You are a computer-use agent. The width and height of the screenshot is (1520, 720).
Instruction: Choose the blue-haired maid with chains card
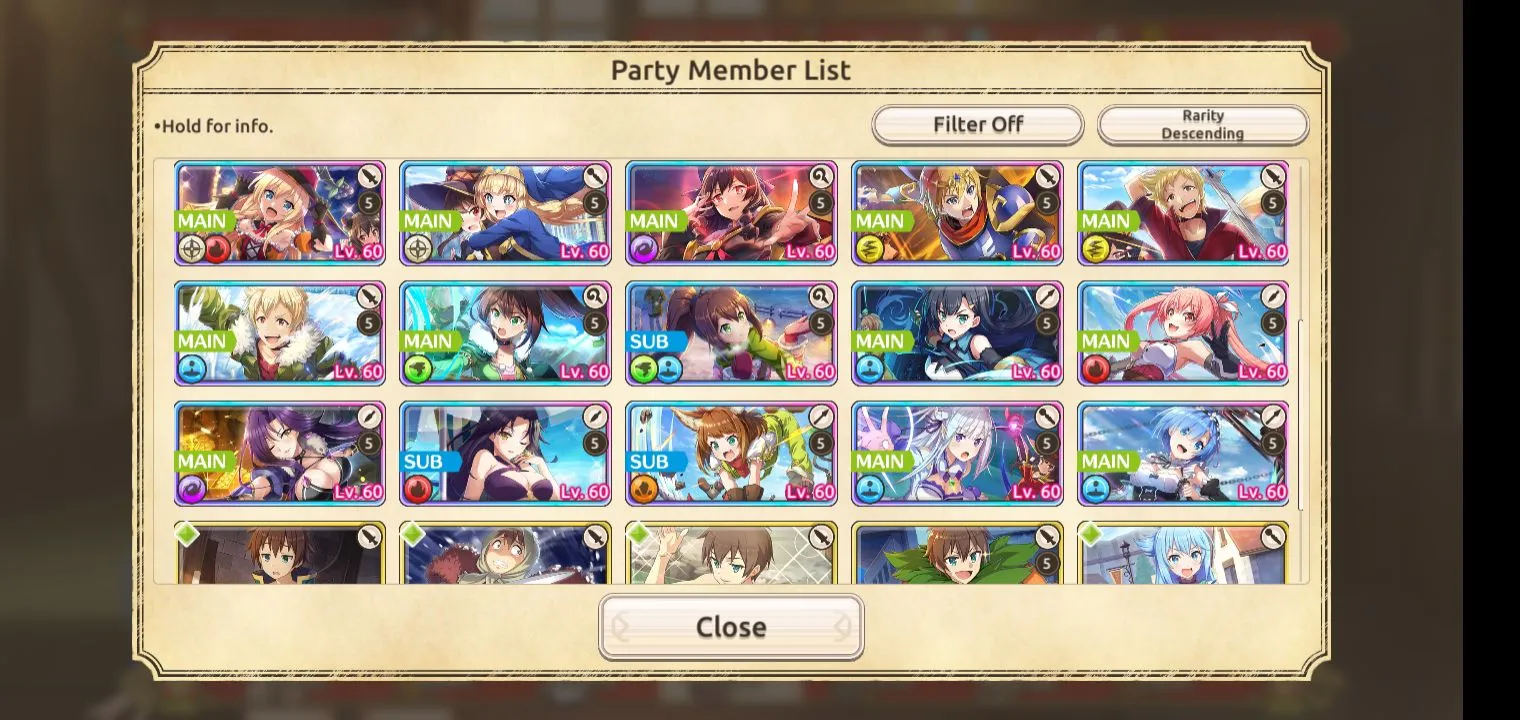tap(1183, 454)
